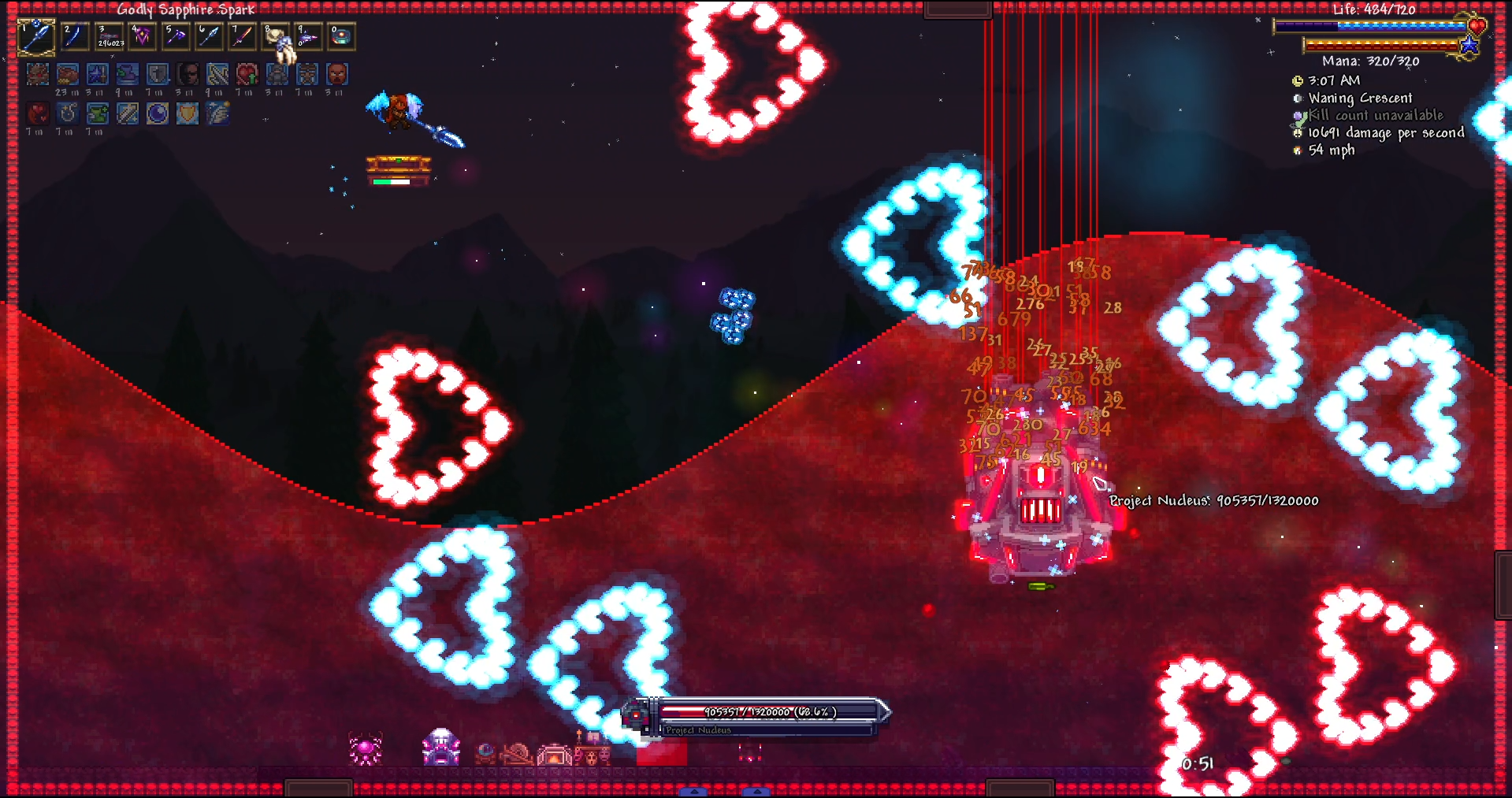Click the grey shield buff icon
This screenshot has height=798, width=1512.
pos(158,75)
